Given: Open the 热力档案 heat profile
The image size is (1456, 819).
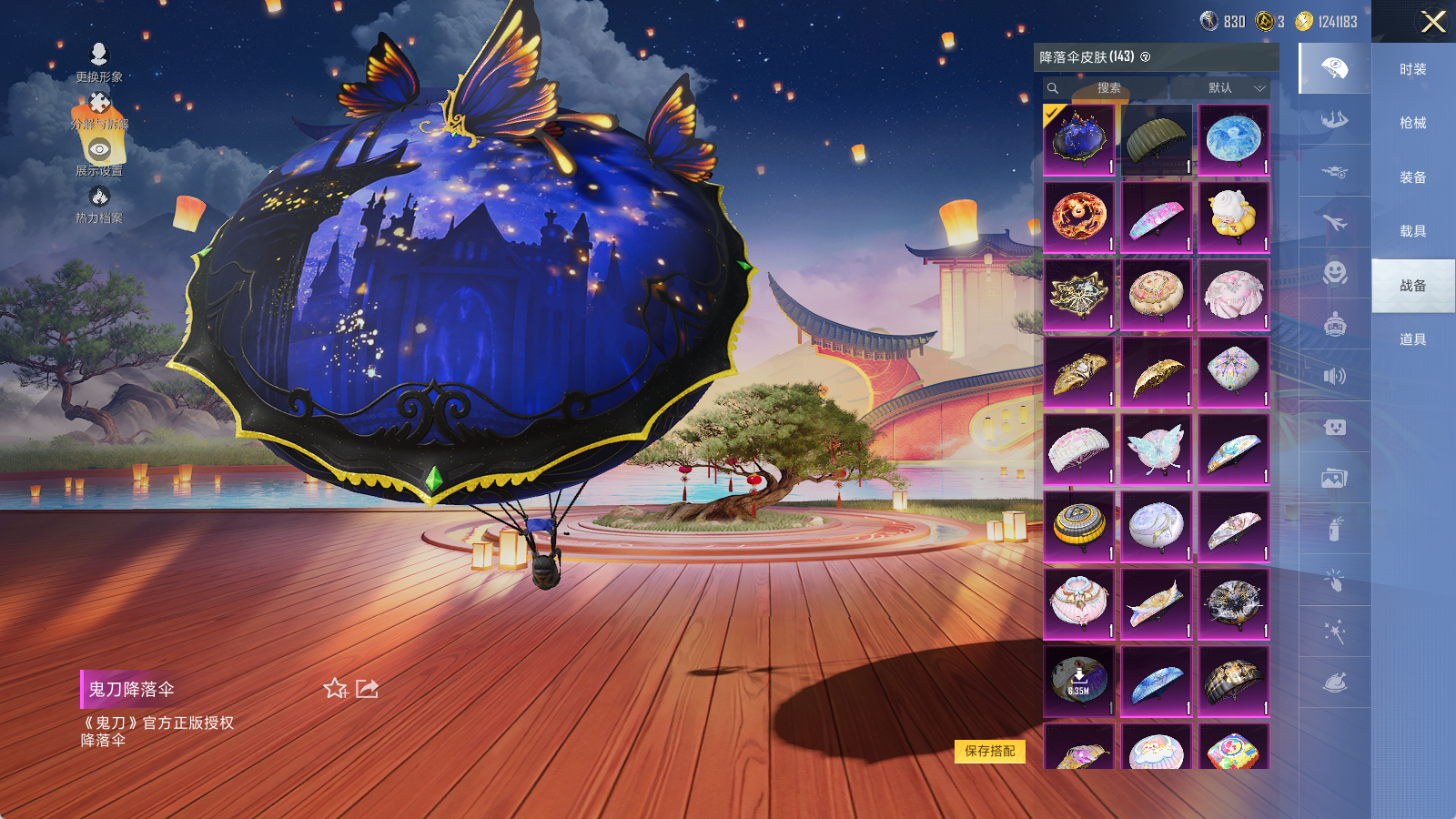Looking at the screenshot, I should pos(99,204).
